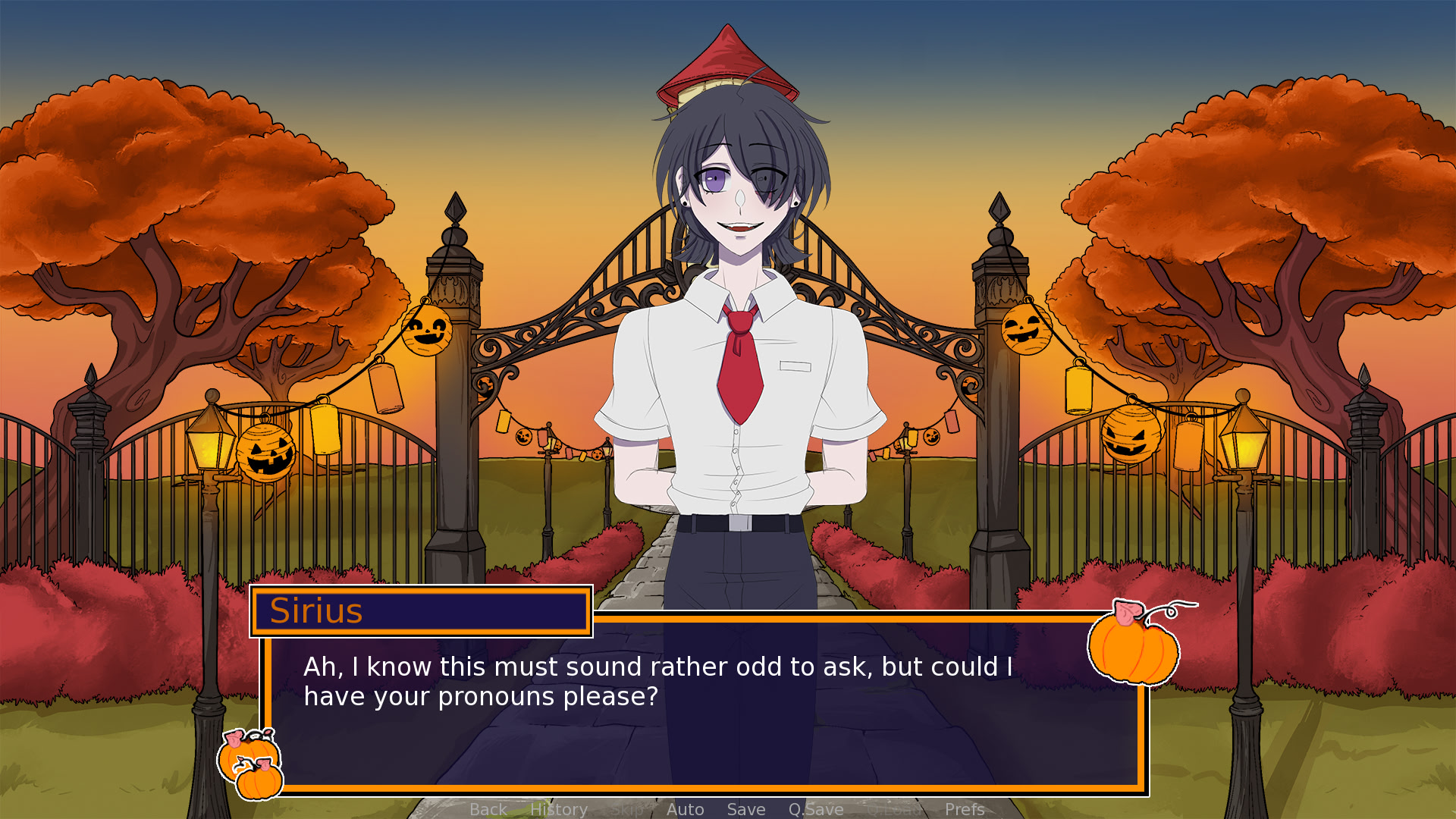Go back with the Back button
1456x819 pixels.
coord(488,809)
